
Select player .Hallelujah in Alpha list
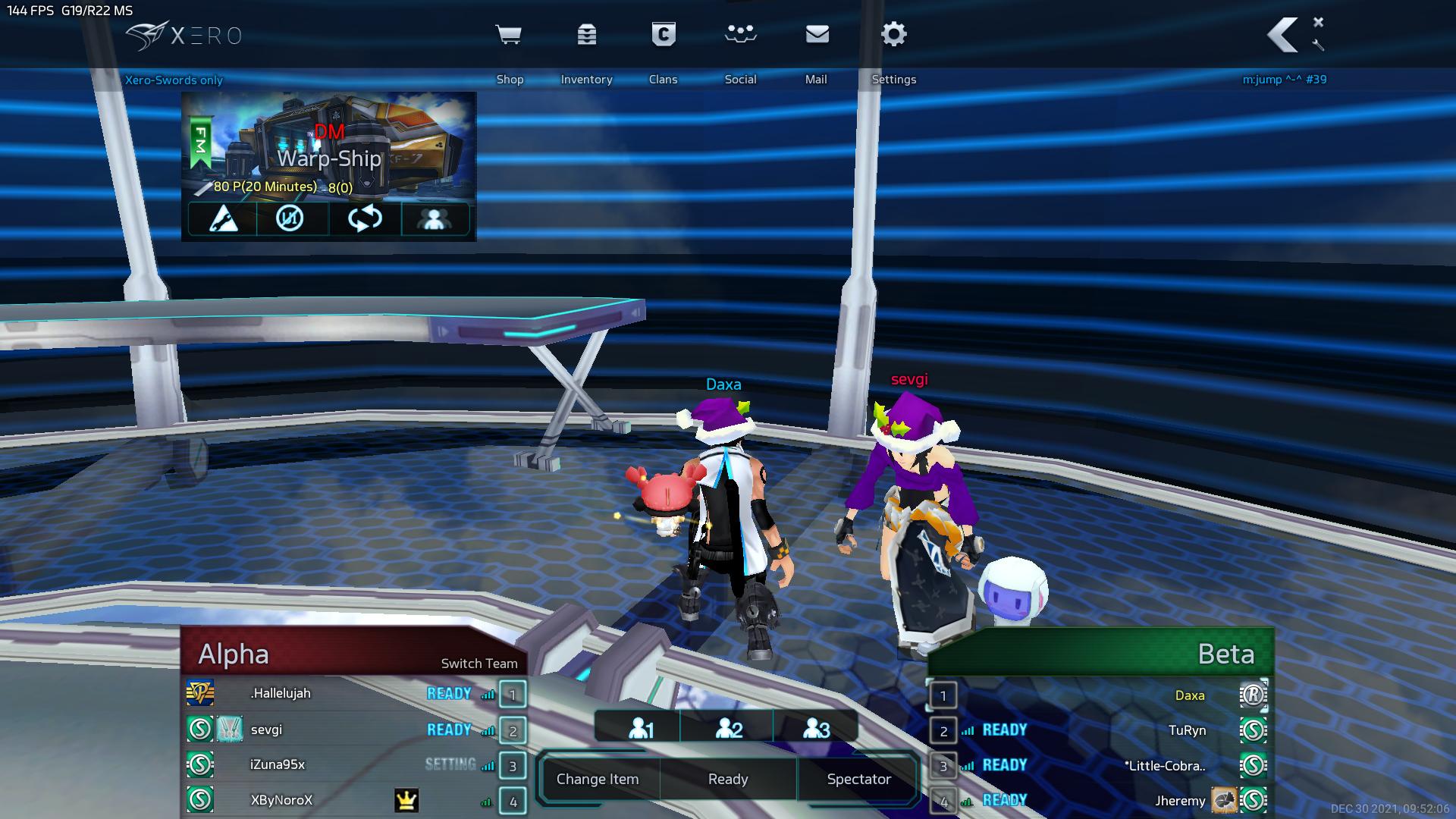pyautogui.click(x=281, y=693)
